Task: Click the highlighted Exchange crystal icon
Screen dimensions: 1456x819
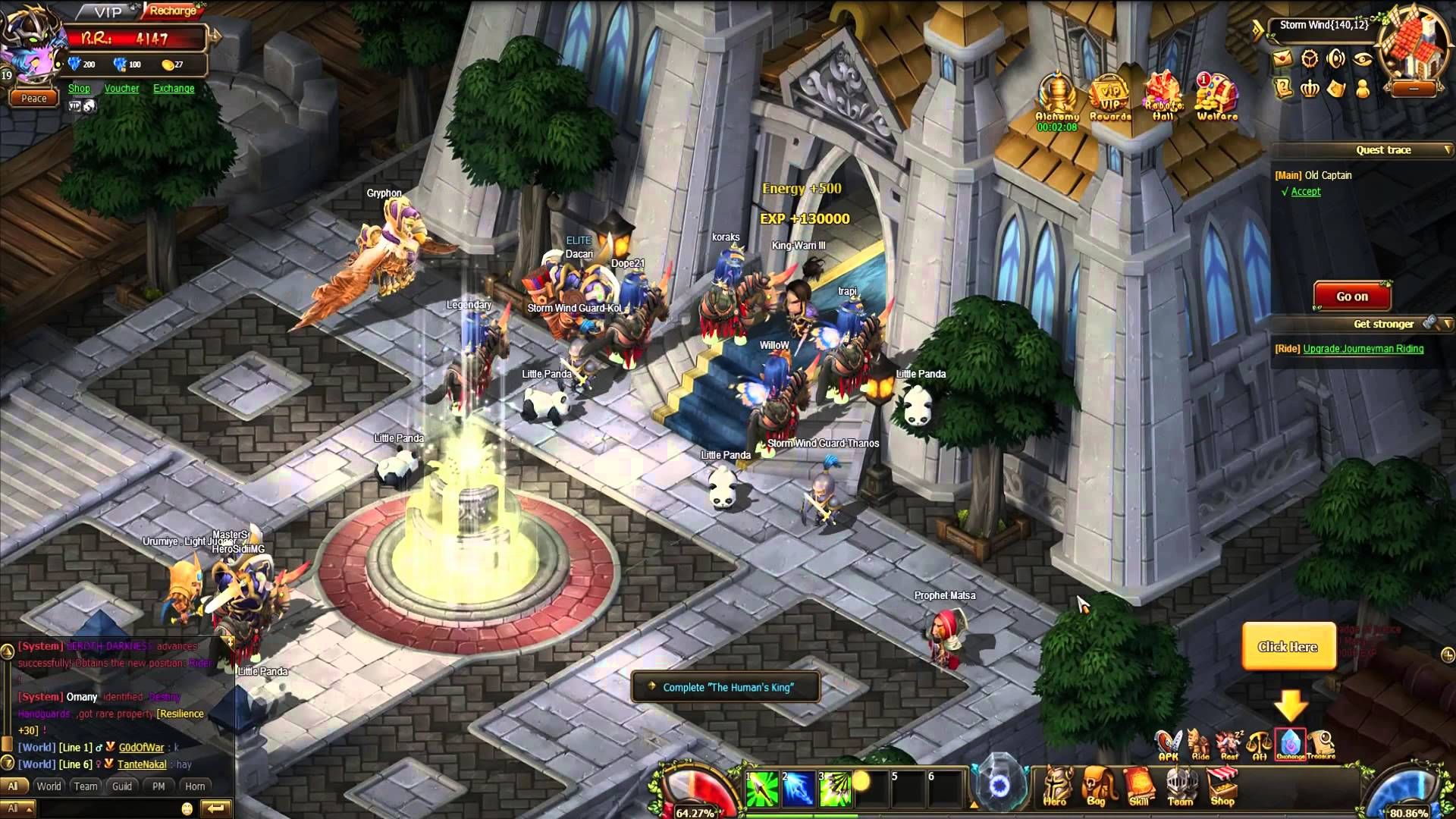Action: [x=1290, y=743]
